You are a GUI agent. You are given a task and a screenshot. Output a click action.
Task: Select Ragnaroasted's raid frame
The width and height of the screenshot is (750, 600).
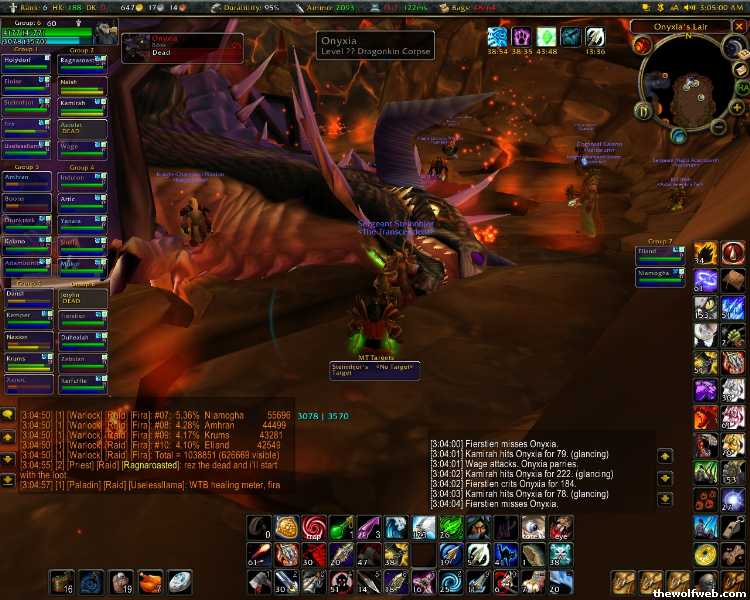(x=83, y=63)
